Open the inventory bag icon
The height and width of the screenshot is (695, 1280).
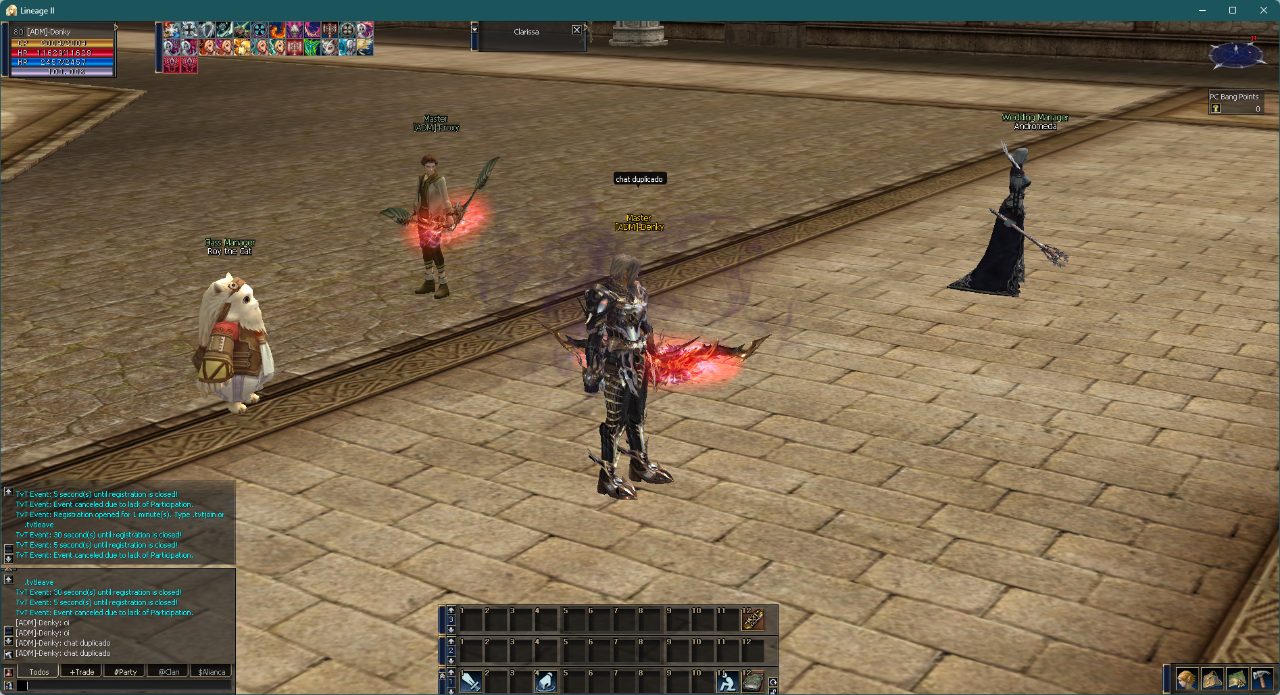(1212, 679)
